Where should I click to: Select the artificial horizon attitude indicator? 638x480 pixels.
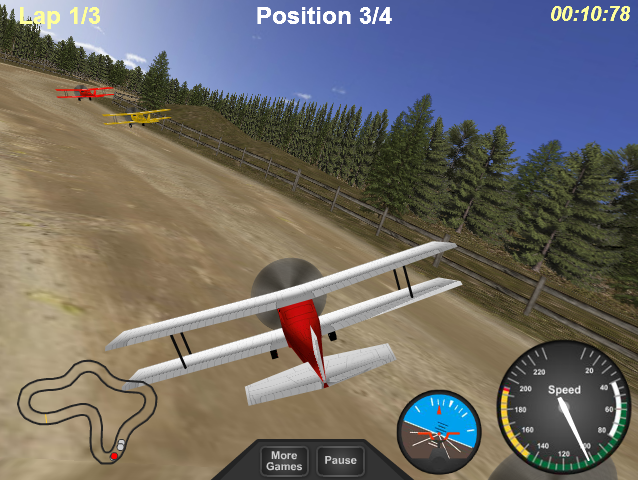(x=439, y=432)
